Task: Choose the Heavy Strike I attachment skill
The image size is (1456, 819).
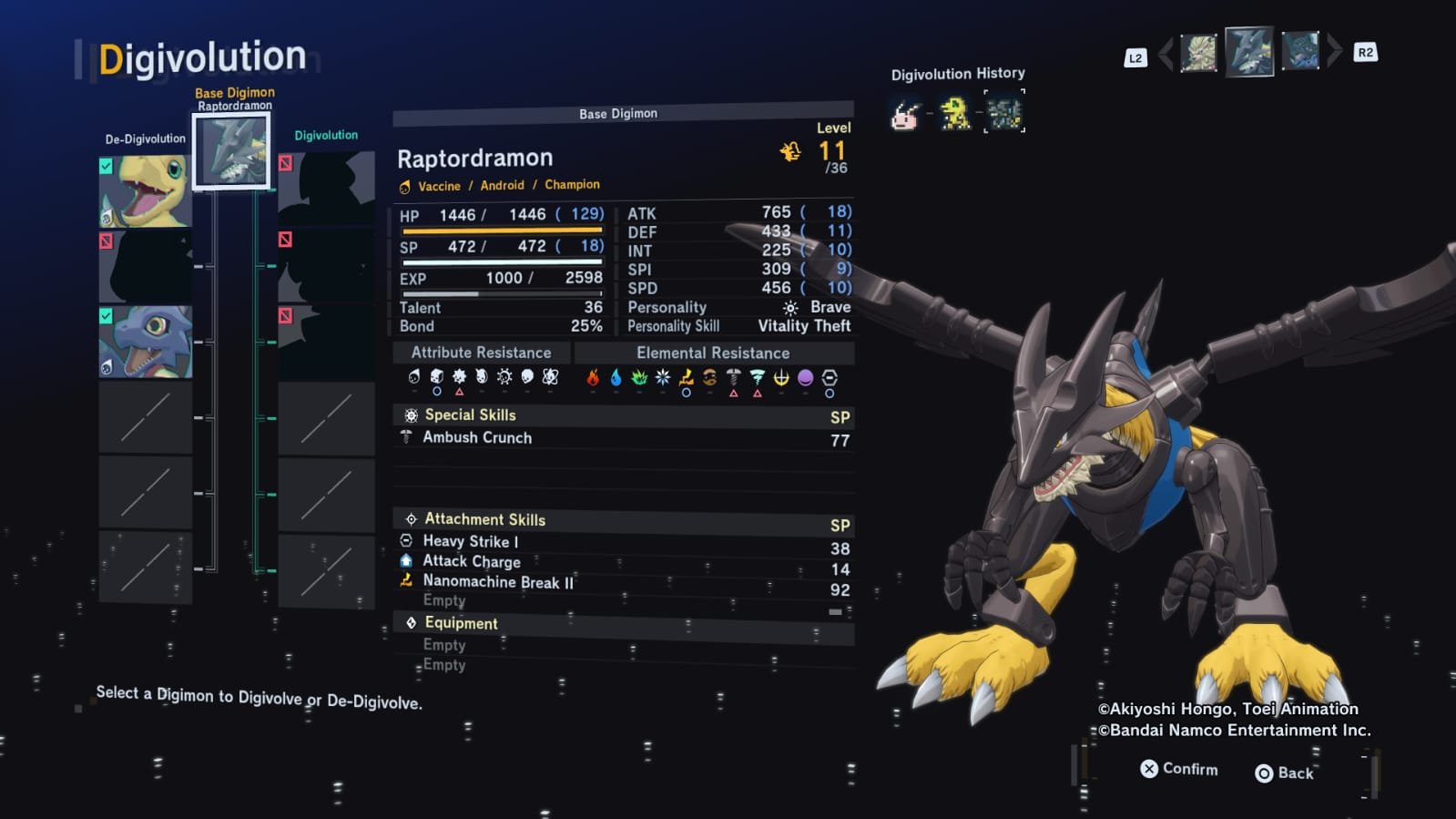Action: (624, 542)
